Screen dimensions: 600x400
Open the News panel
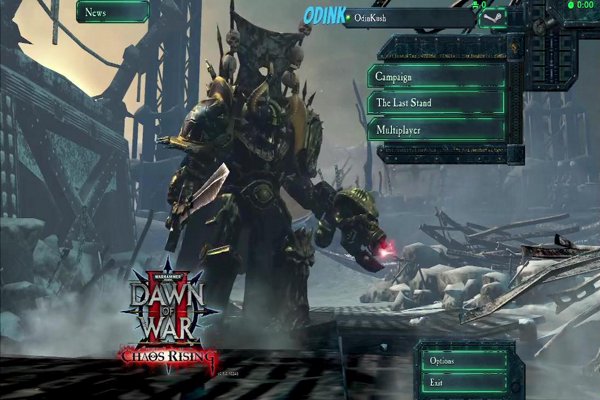click(111, 12)
